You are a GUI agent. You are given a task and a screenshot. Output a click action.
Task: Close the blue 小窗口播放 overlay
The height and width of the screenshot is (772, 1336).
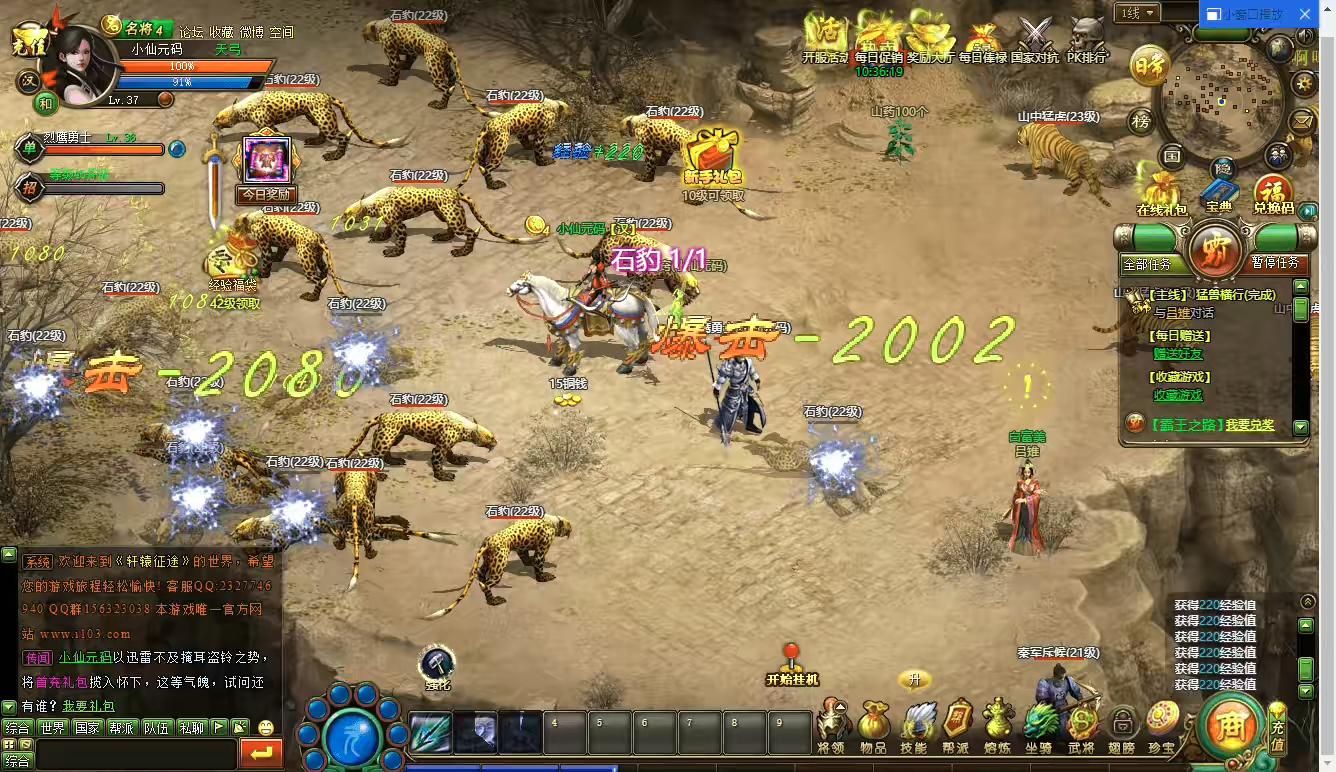(x=1304, y=14)
